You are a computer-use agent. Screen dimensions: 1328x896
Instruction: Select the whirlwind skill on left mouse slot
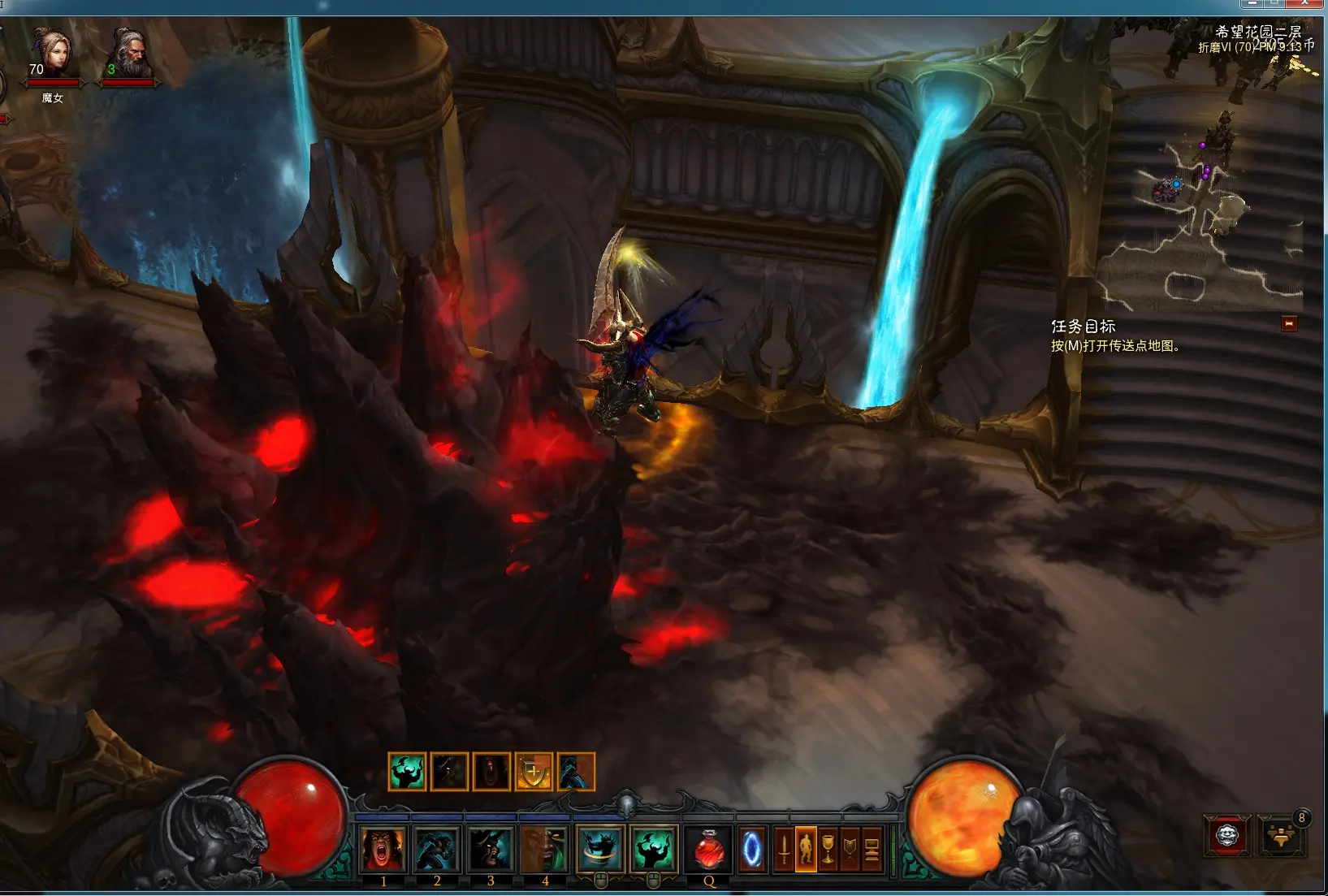[600, 850]
